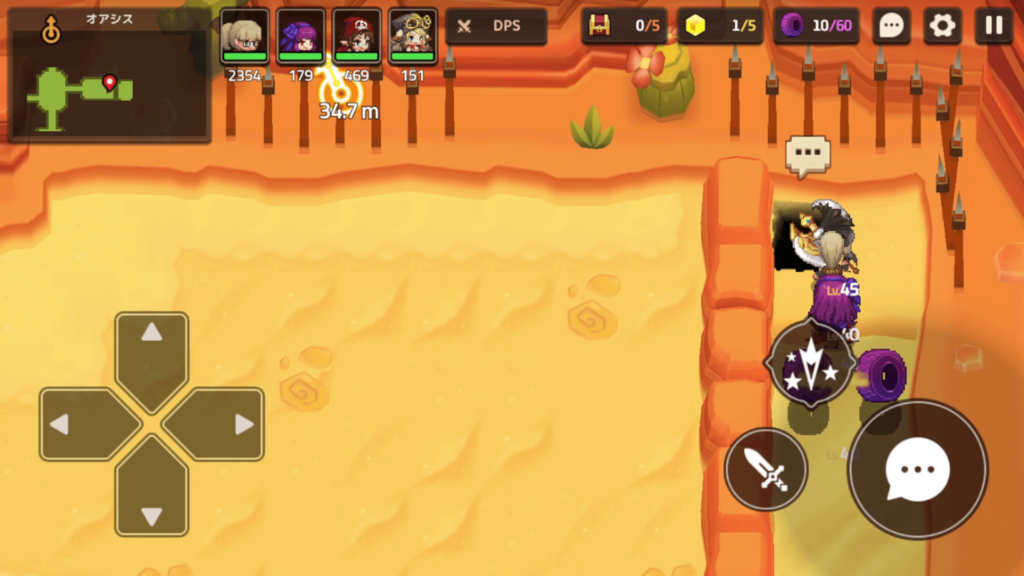Screen dimensions: 1024x576
Task: Select the blonde hero portrait
Action: 244,36
